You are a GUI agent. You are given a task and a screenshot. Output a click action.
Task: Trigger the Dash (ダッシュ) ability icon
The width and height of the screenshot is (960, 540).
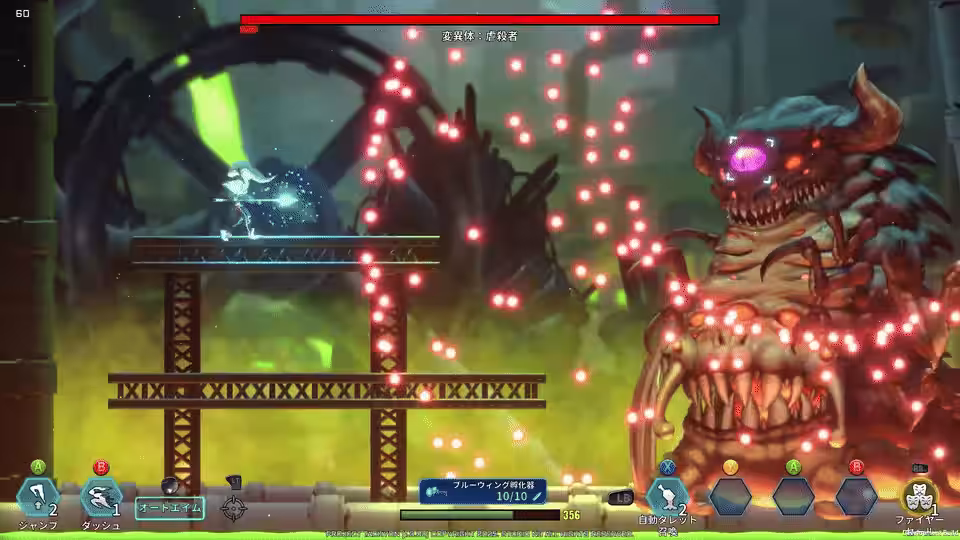pos(100,497)
